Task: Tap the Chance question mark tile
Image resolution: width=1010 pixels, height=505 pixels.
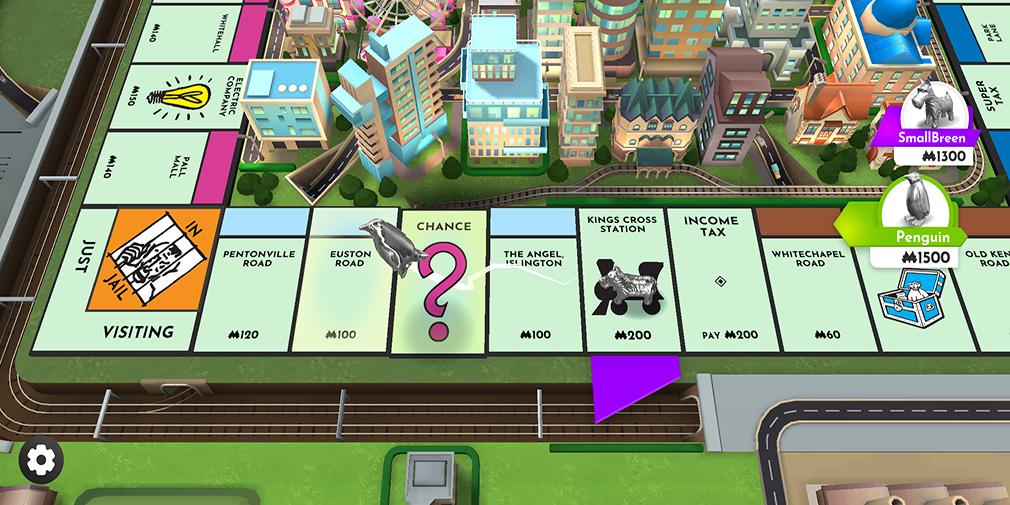Action: pos(440,285)
